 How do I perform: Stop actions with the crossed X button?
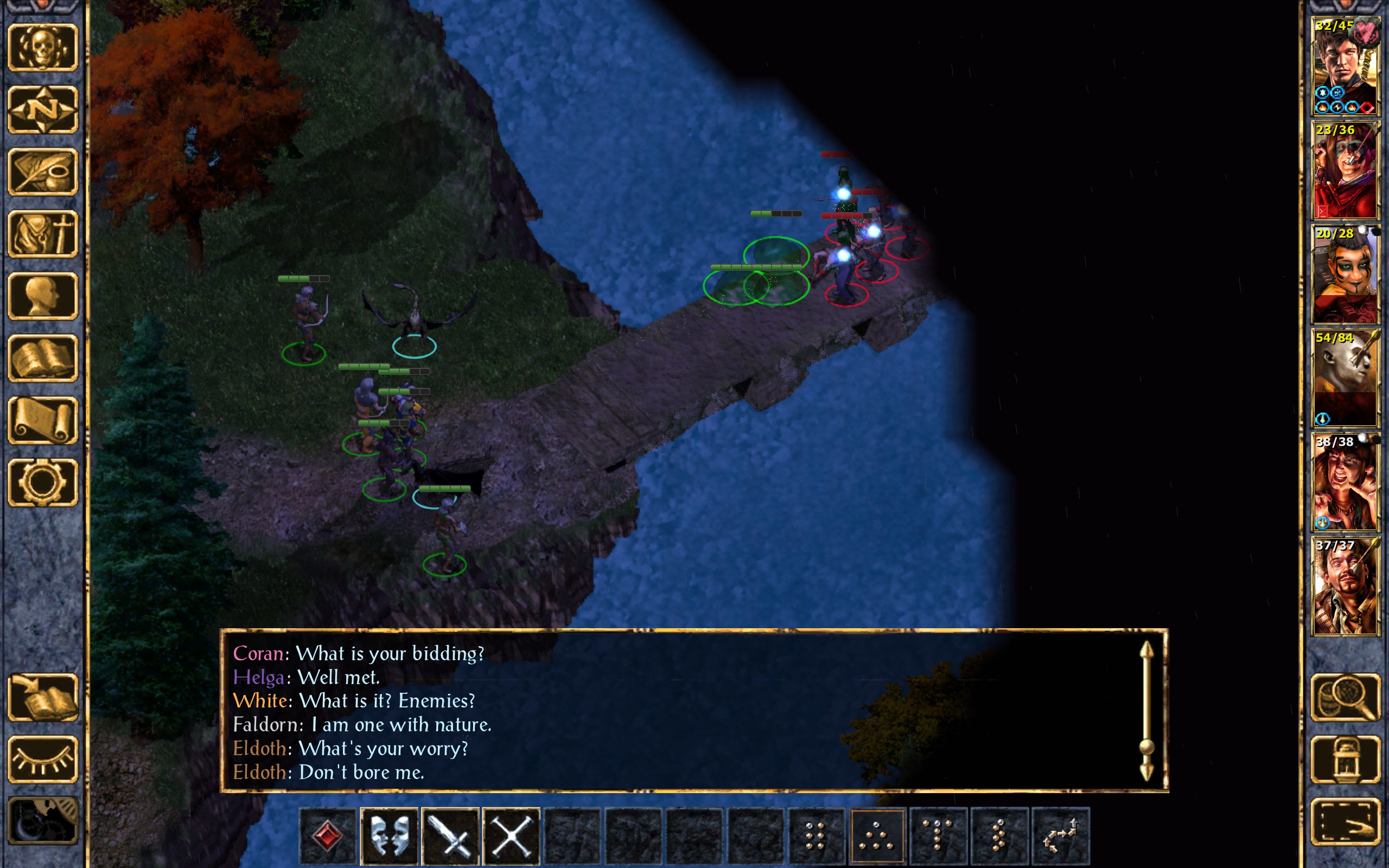coord(511,836)
